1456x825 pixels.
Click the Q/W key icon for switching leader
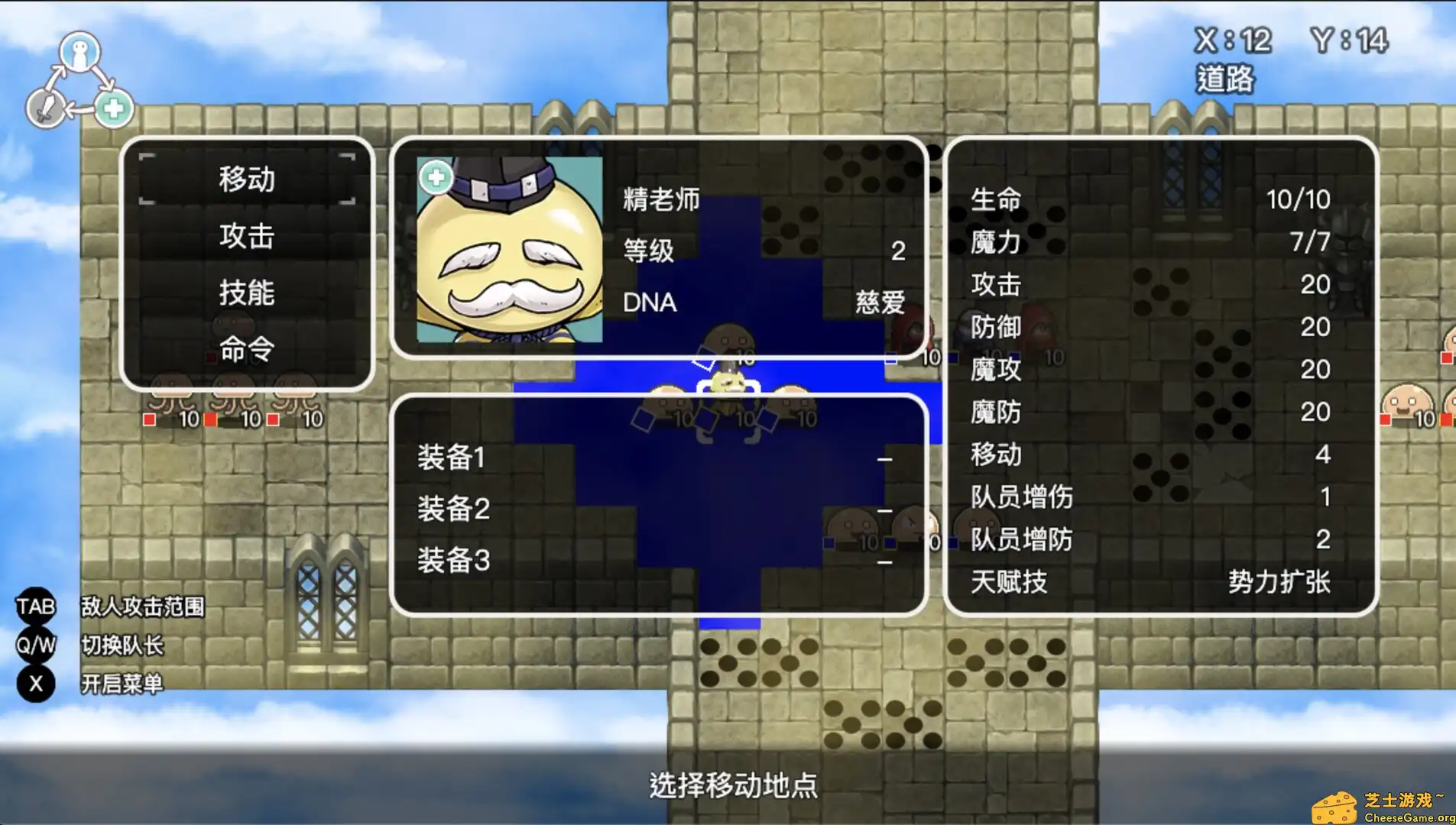coord(35,645)
